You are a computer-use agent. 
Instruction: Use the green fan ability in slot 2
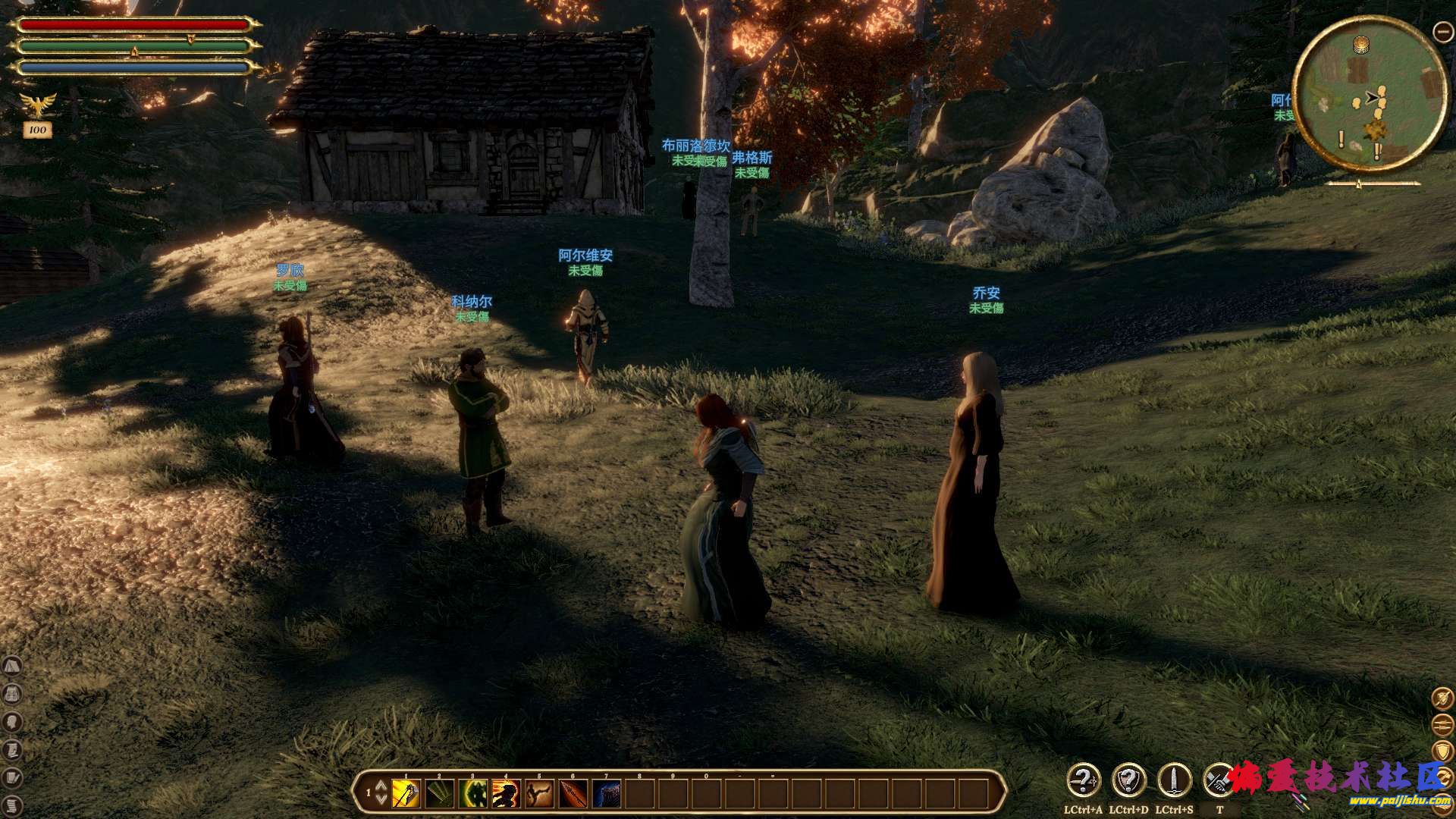pos(440,794)
